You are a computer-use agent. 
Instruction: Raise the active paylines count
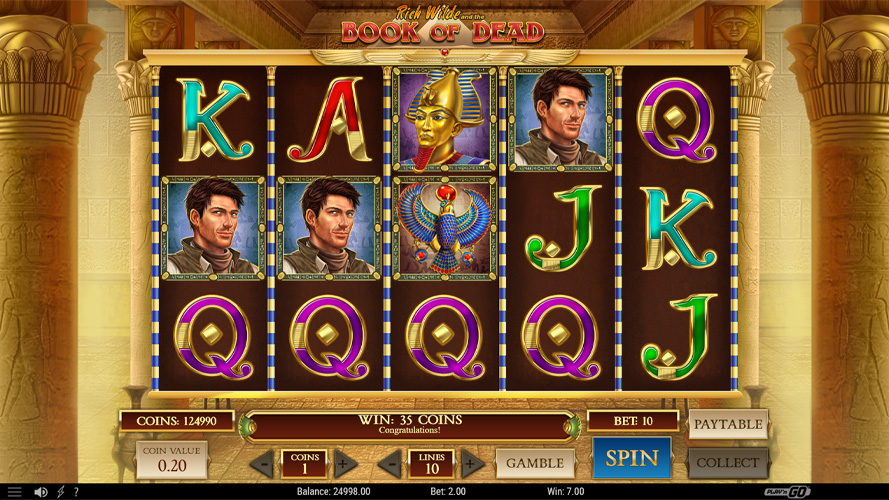coord(472,464)
